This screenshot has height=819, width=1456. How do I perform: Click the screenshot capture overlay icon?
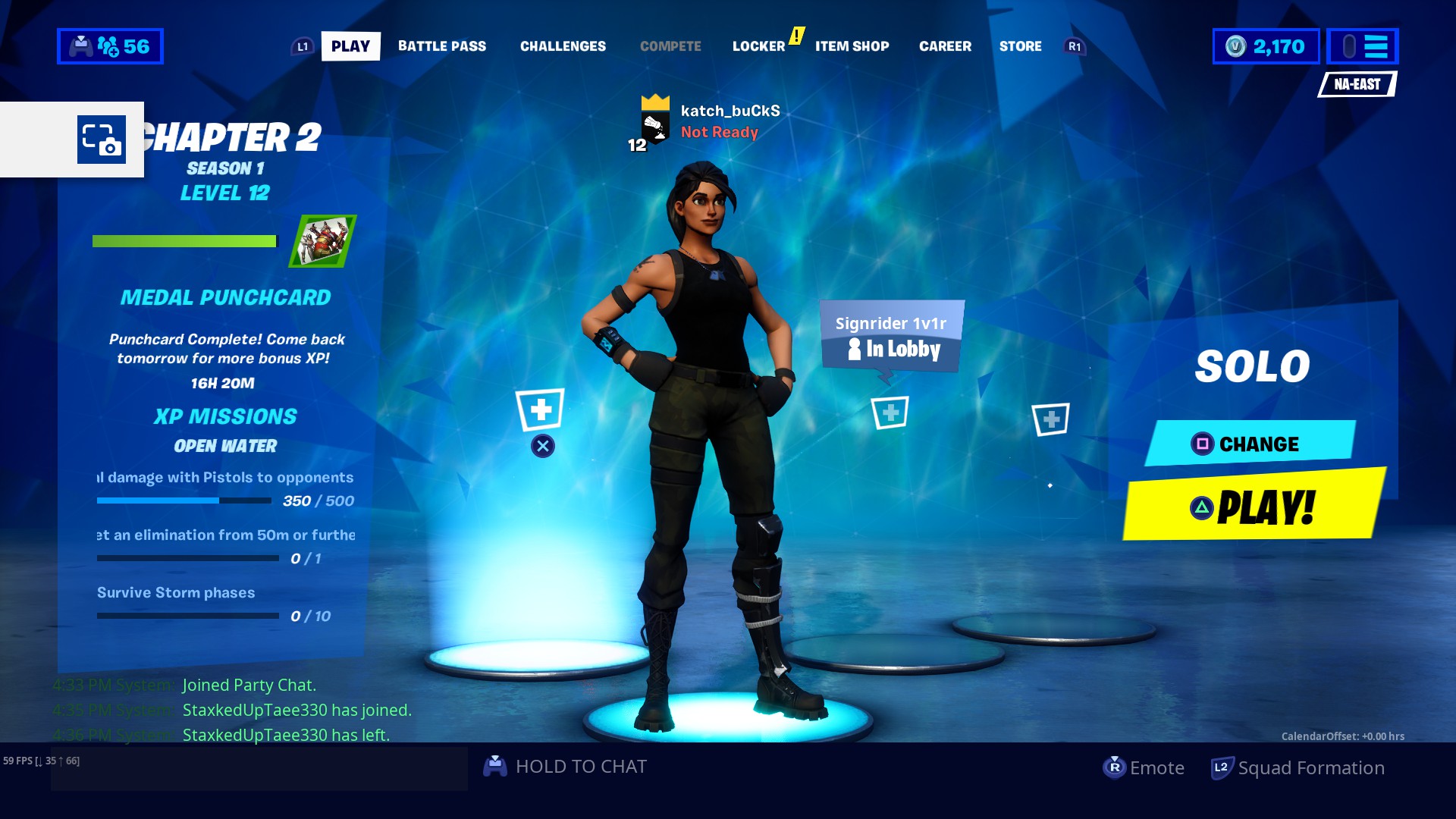tap(102, 140)
